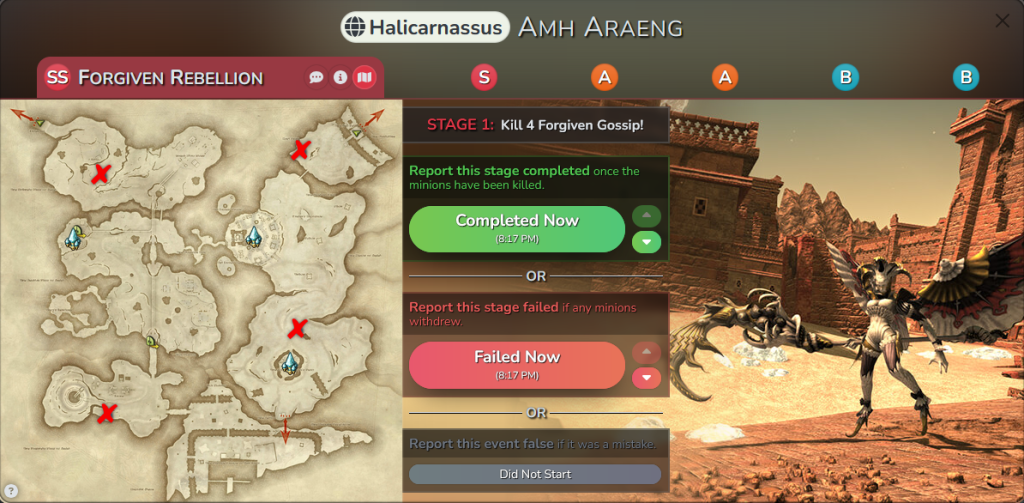This screenshot has width=1024, height=503.
Task: Report the stage as Failed Now
Action: [x=517, y=364]
